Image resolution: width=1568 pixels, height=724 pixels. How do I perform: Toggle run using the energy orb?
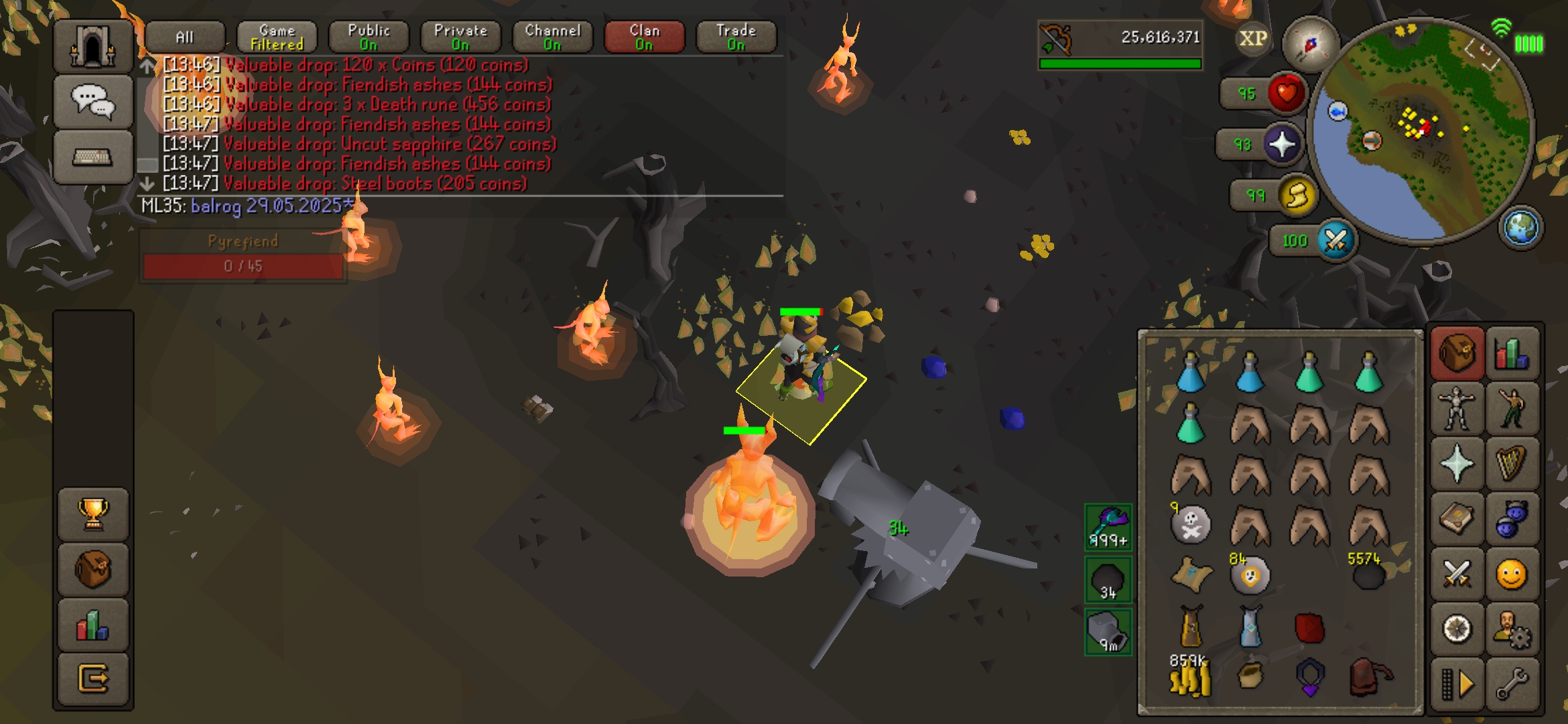click(1297, 196)
